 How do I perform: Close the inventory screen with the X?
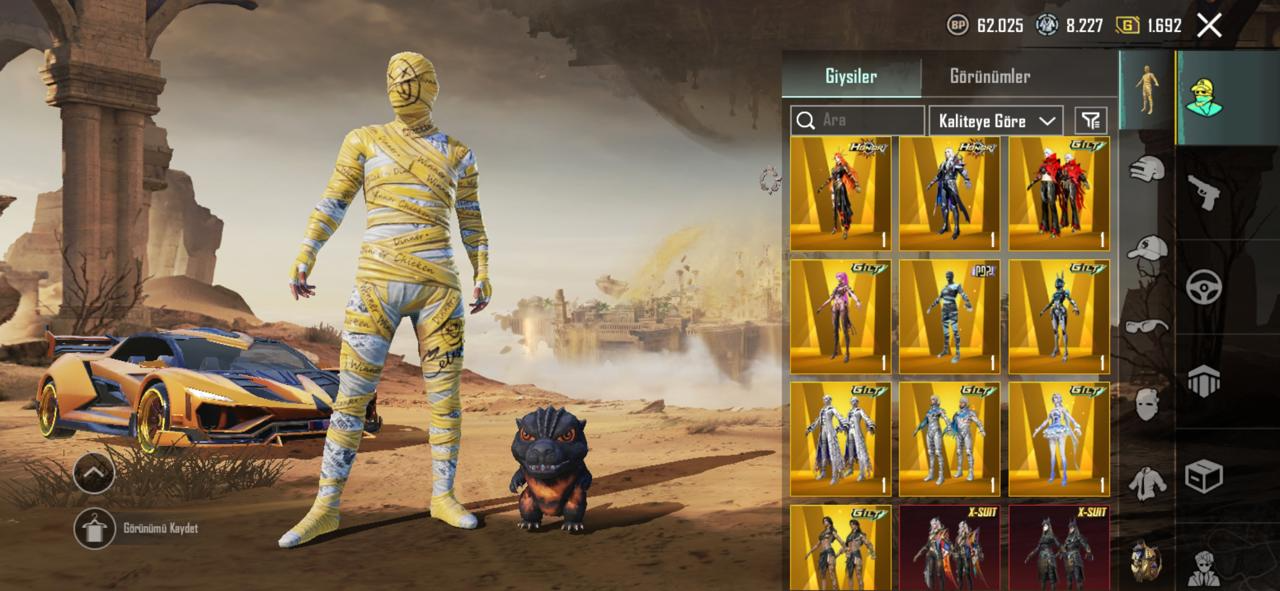point(1209,25)
